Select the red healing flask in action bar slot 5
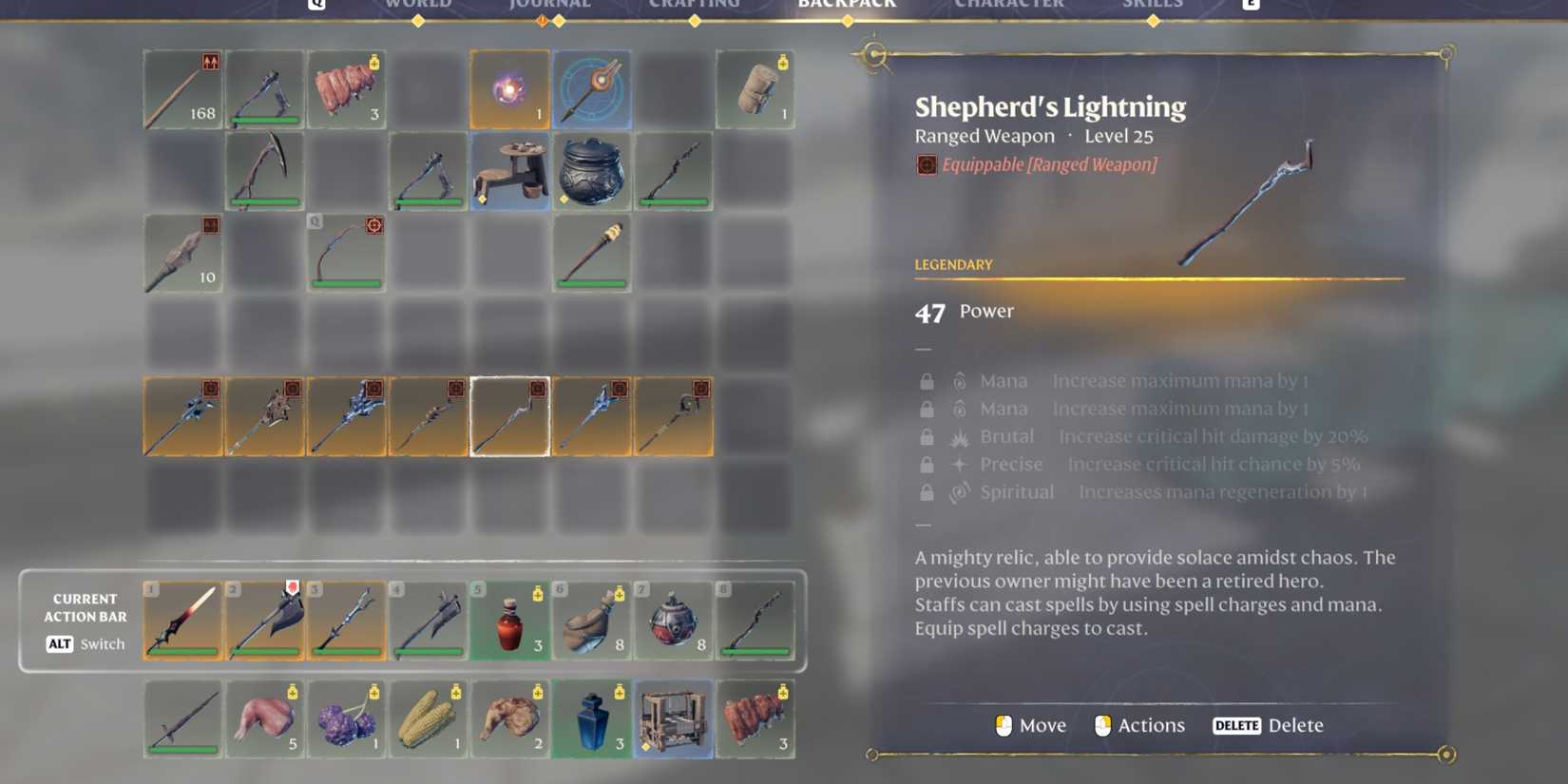This screenshot has width=1568, height=784. pyautogui.click(x=510, y=620)
